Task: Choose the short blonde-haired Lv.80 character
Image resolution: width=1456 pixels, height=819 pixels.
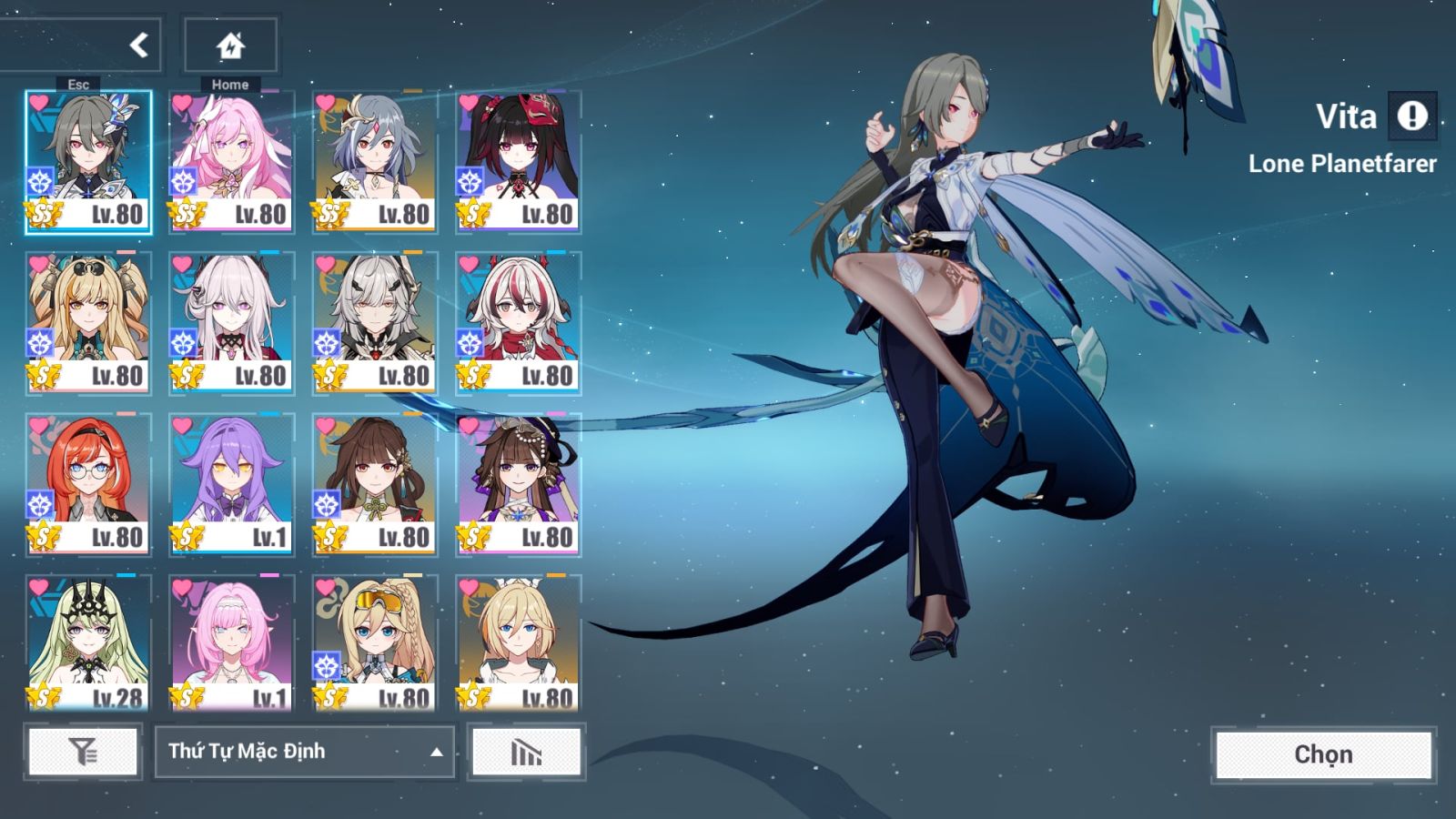Action: pyautogui.click(x=518, y=643)
